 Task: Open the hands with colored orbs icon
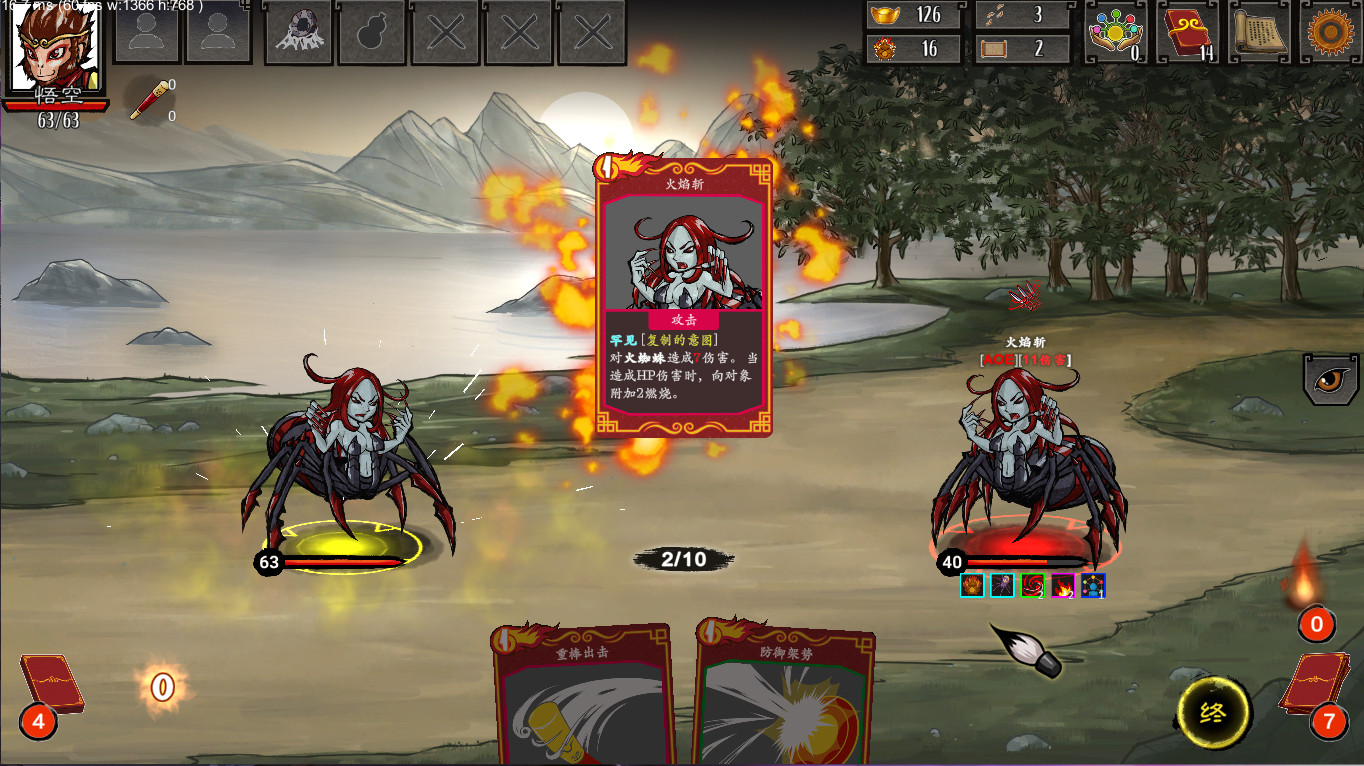pyautogui.click(x=1117, y=32)
